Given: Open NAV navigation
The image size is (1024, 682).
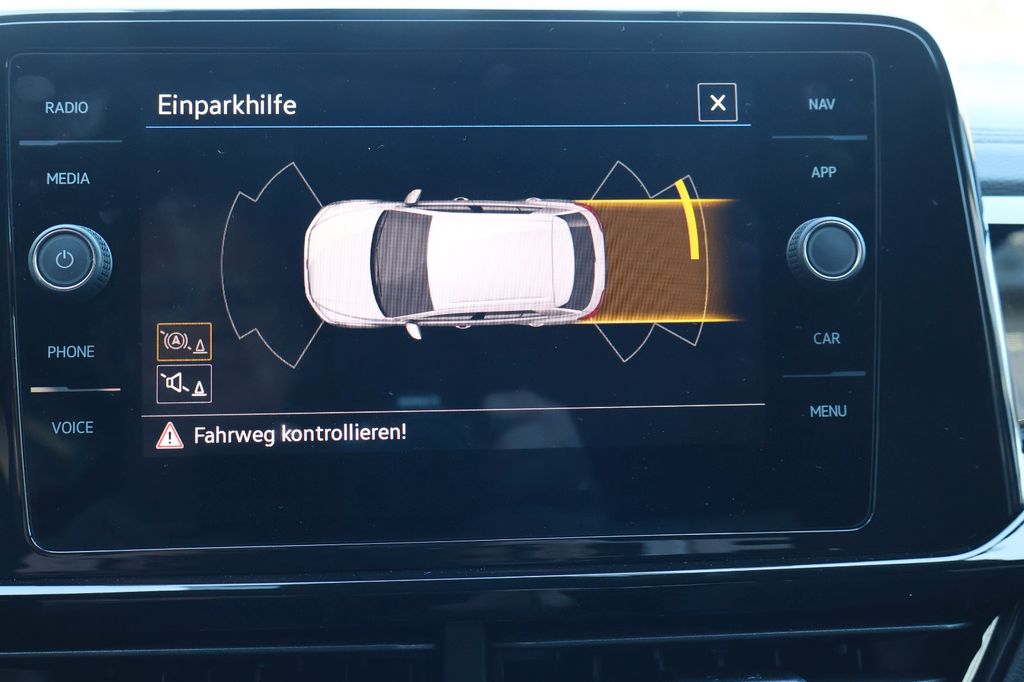Looking at the screenshot, I should click(x=822, y=104).
